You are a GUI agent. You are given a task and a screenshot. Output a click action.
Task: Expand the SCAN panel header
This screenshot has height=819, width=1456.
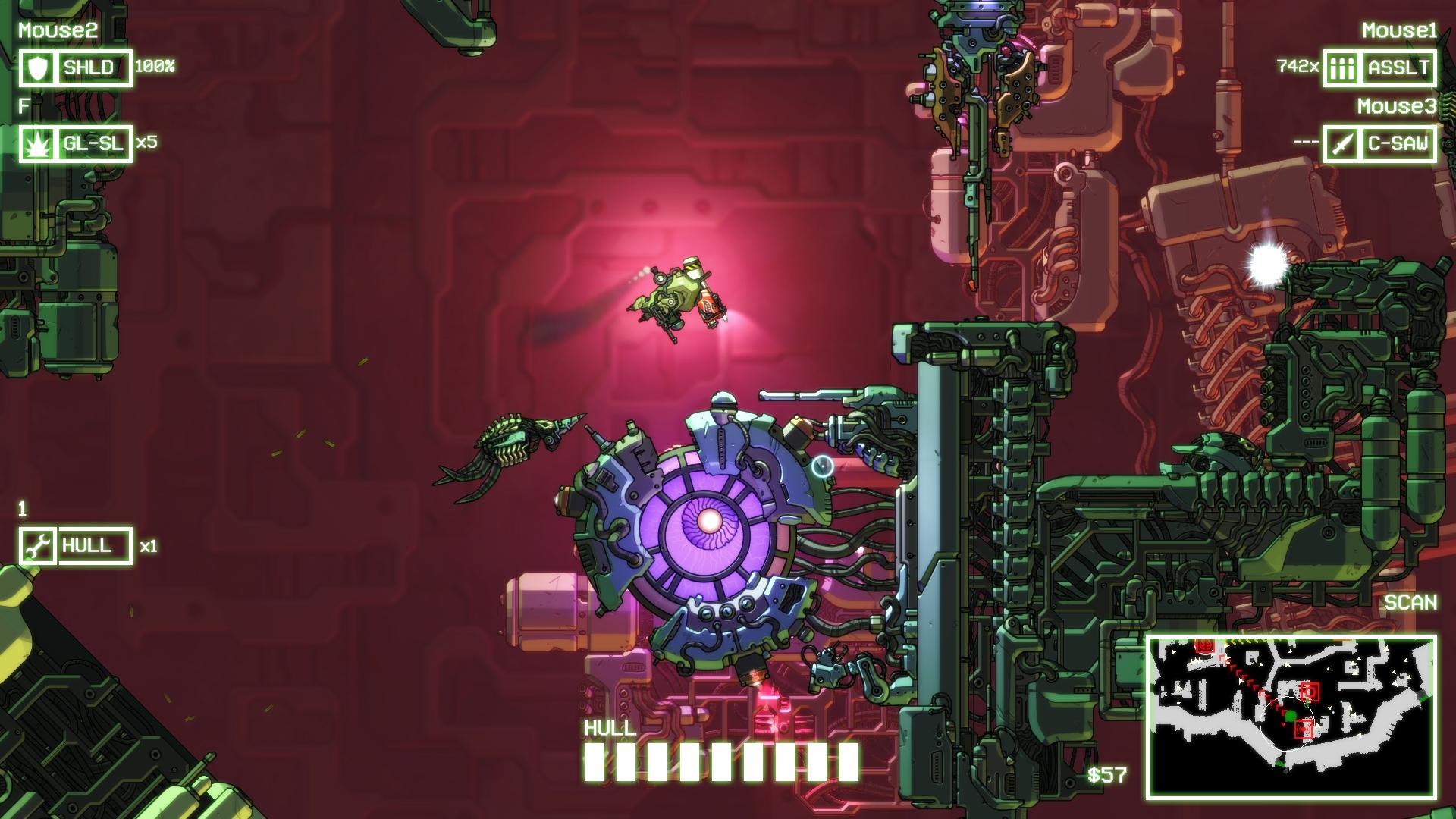1413,603
